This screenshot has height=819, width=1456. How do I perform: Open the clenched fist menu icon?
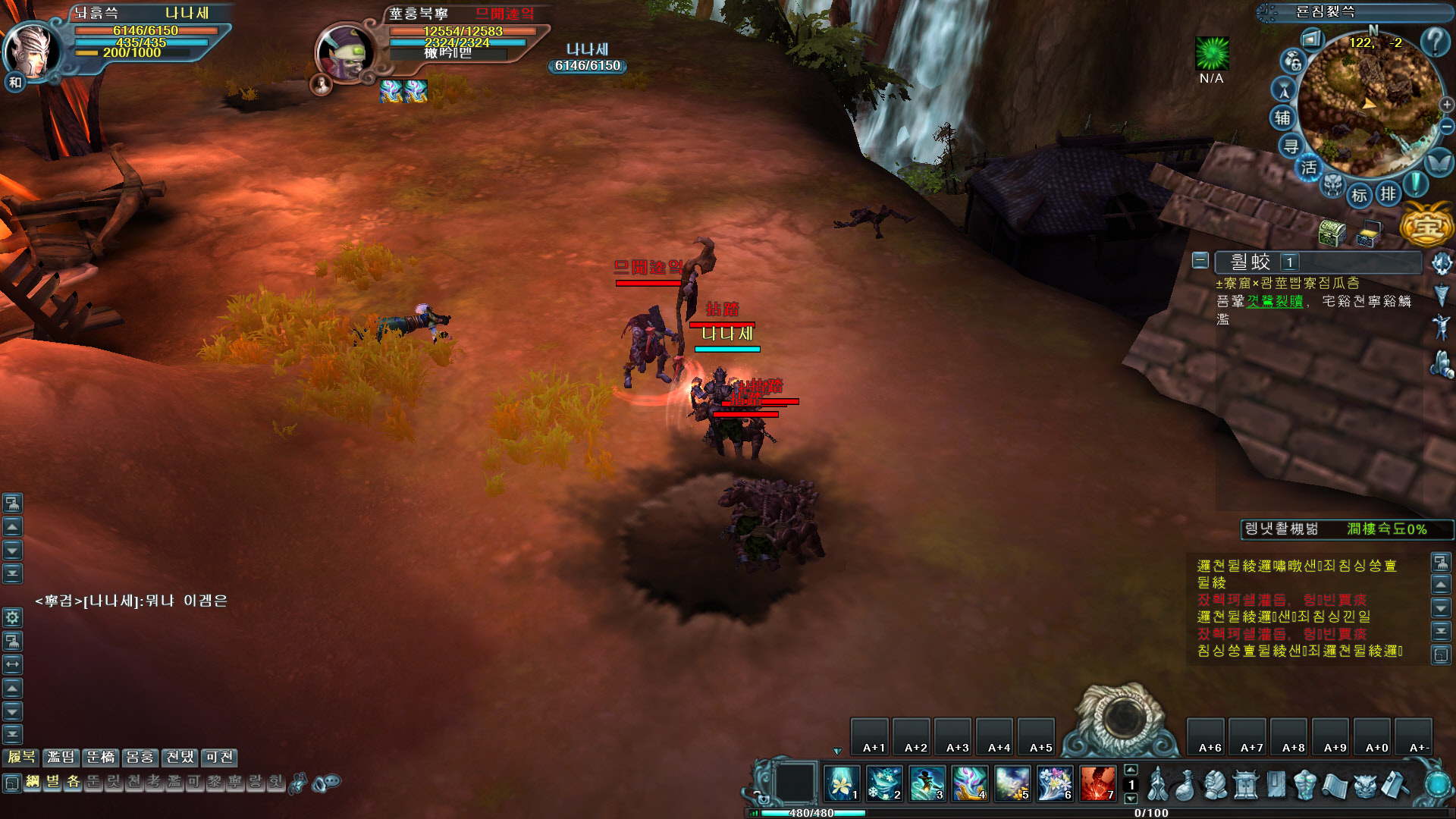coord(1216,785)
